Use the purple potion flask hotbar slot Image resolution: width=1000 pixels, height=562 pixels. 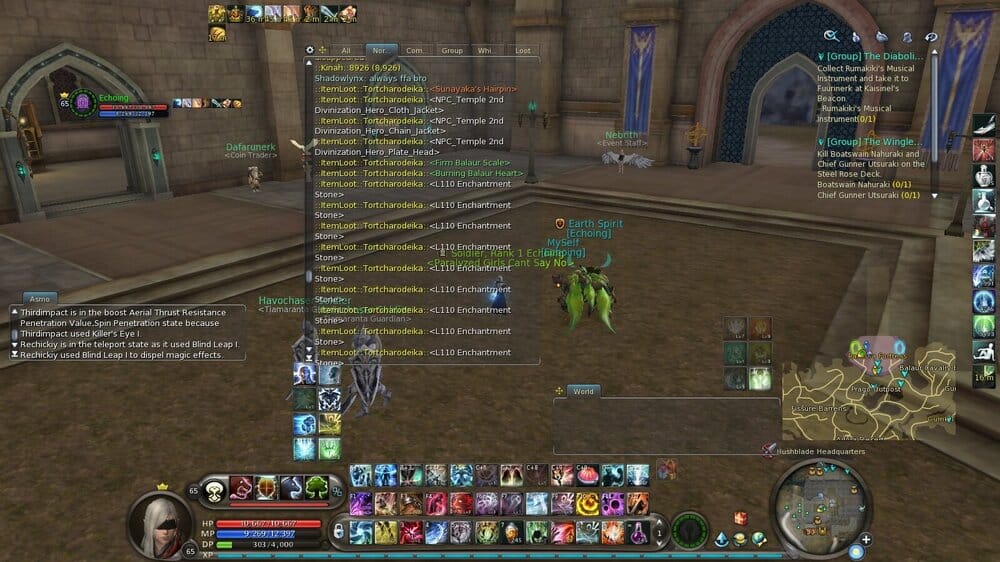pyautogui.click(x=636, y=533)
